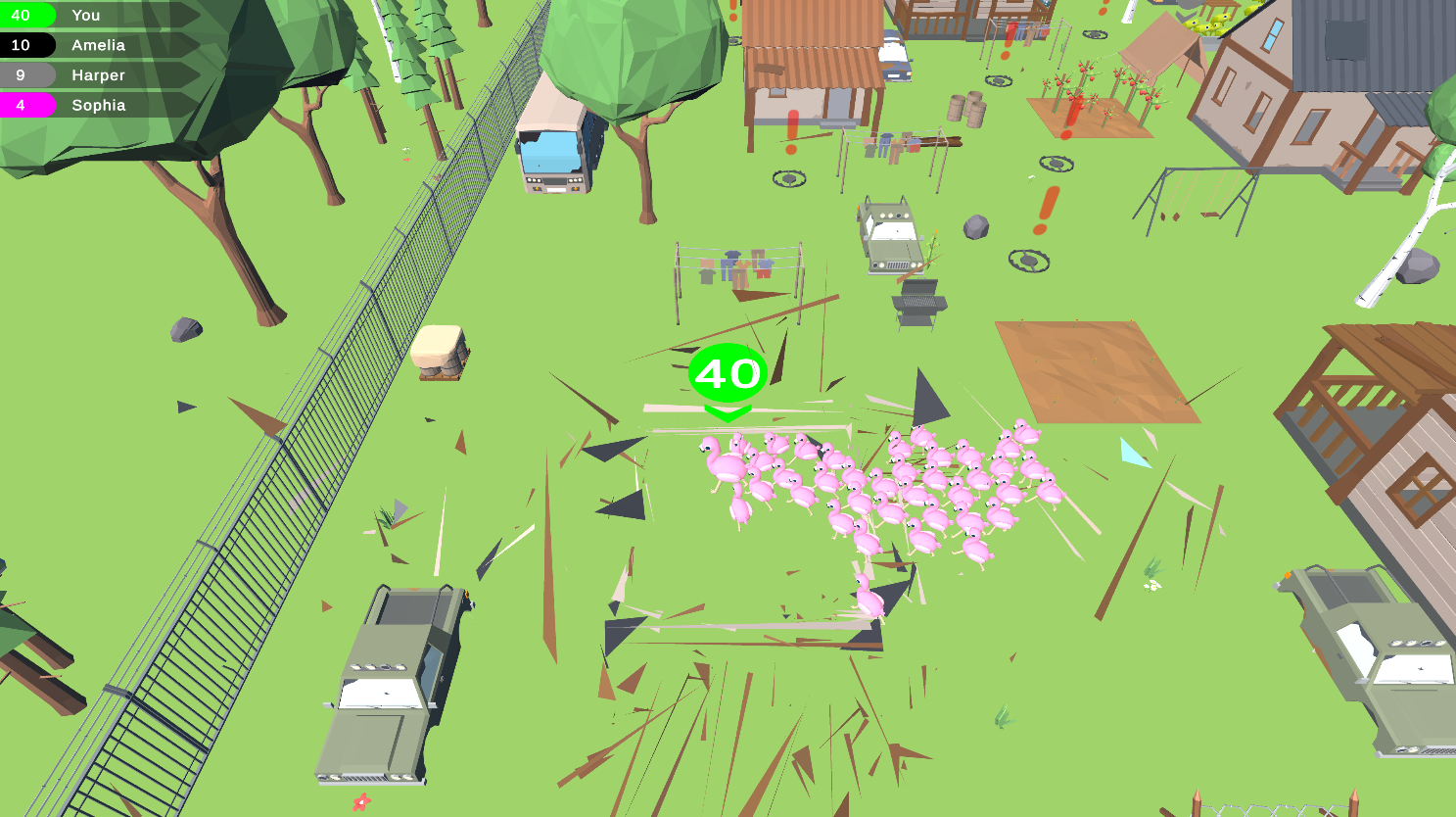This screenshot has height=817, width=1456.
Task: Click the Sophia name text
Action: pyautogui.click(x=98, y=105)
